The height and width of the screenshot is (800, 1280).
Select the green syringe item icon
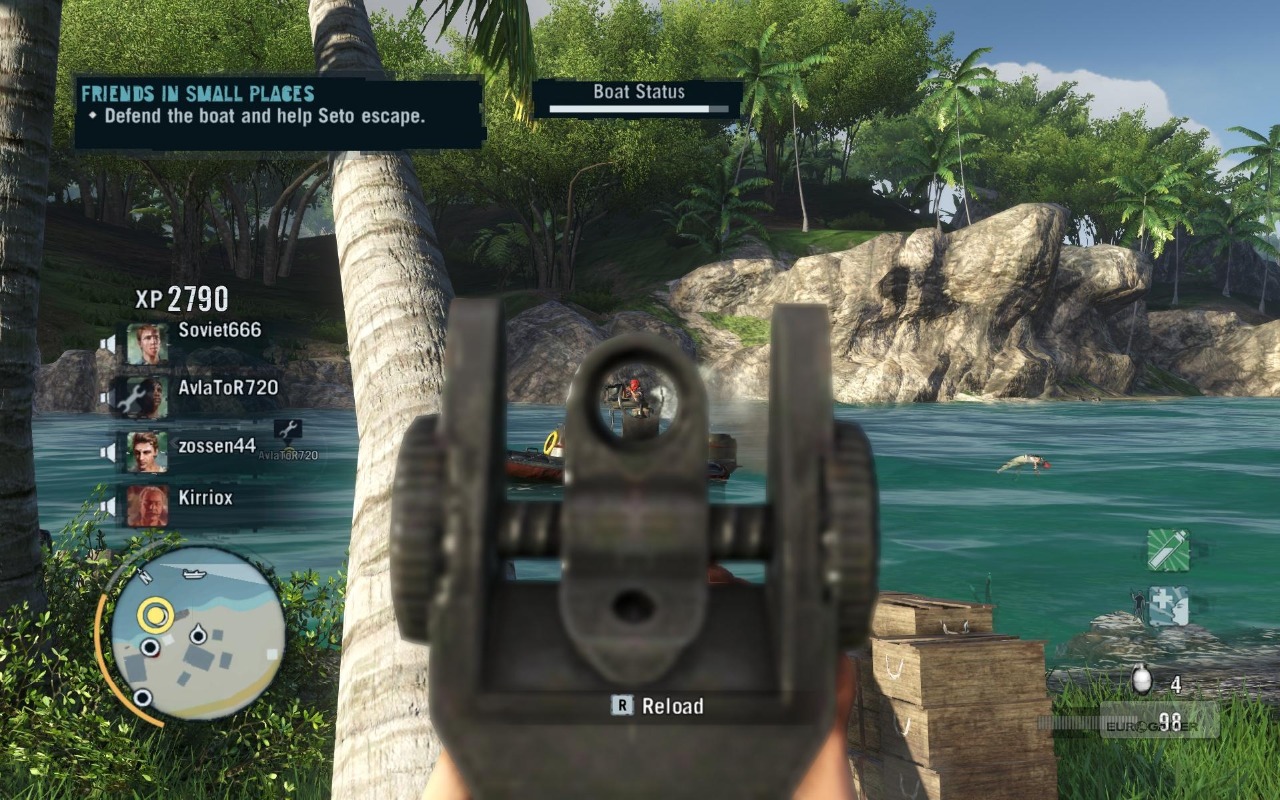pos(1168,550)
